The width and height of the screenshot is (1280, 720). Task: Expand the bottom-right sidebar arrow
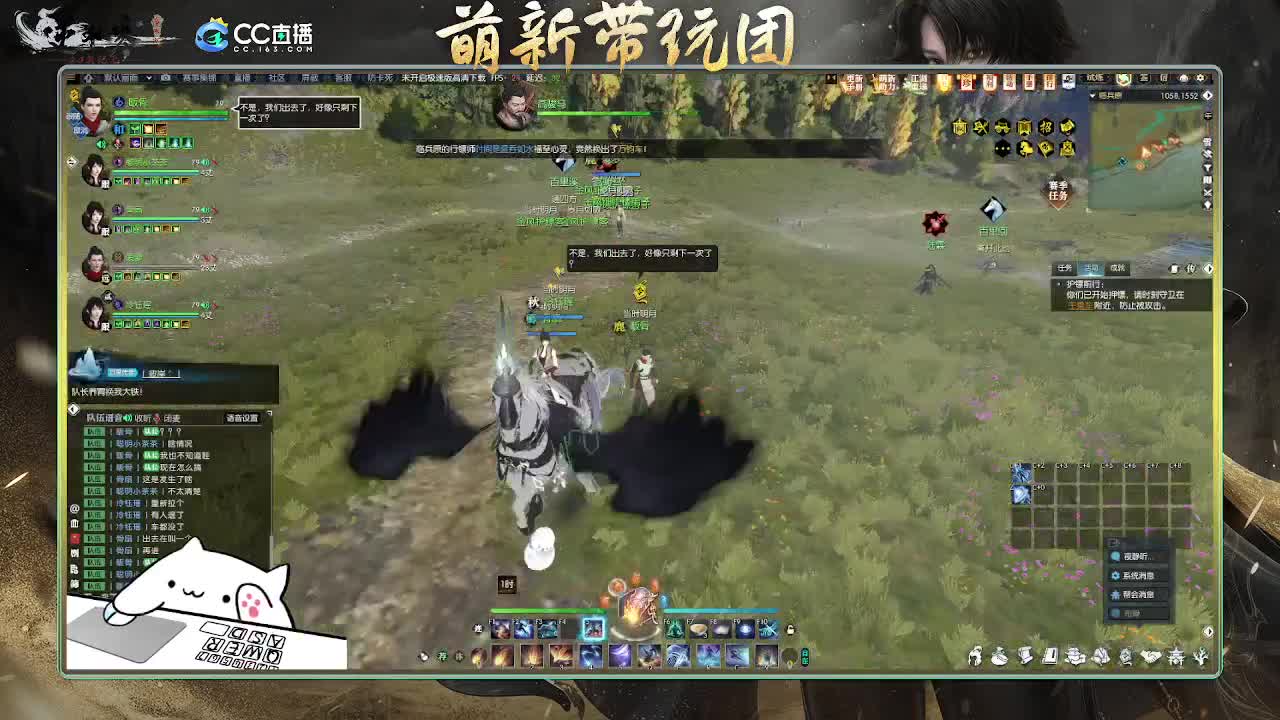point(1208,266)
